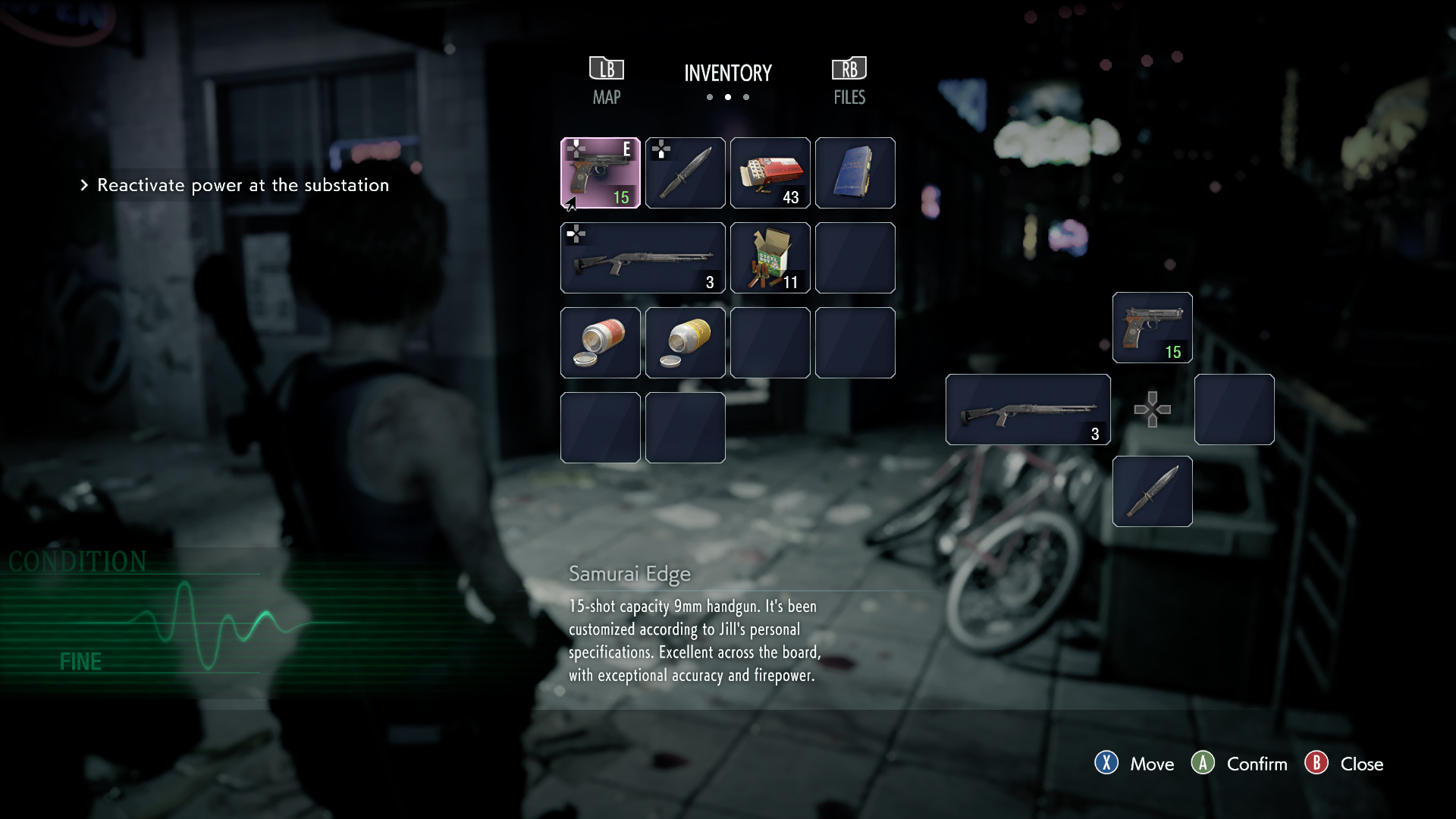Open the blue S.T.A.R.S. notebook item

[x=855, y=173]
